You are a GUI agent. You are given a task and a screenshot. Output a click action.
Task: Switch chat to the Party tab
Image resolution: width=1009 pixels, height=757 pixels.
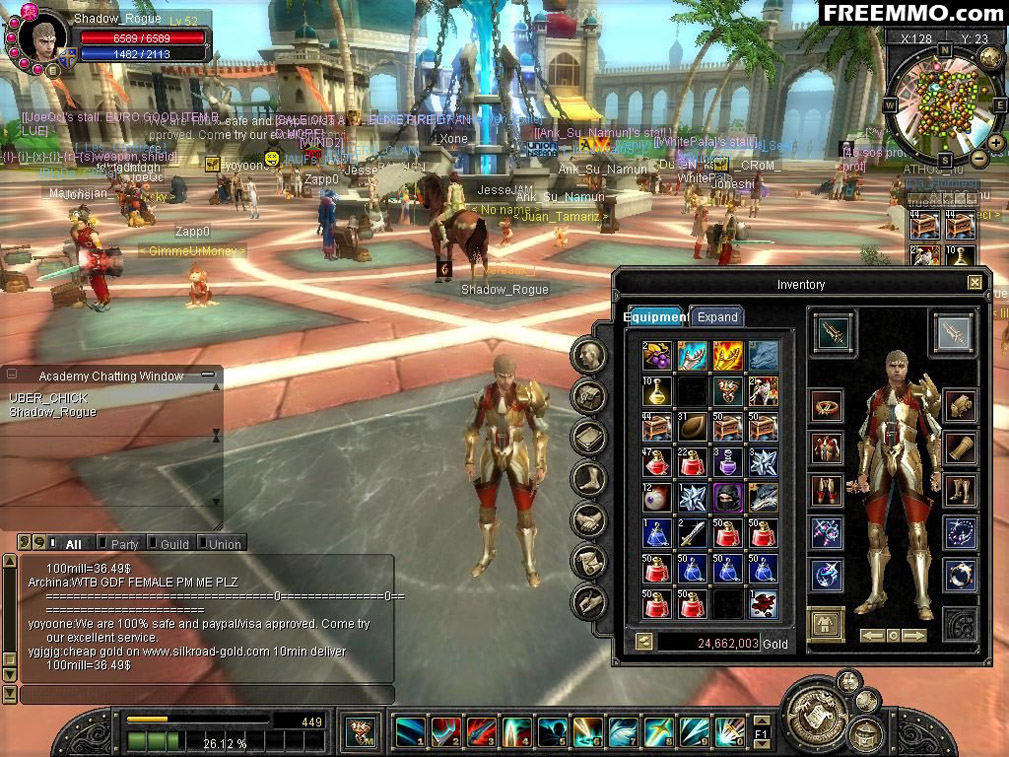point(124,544)
